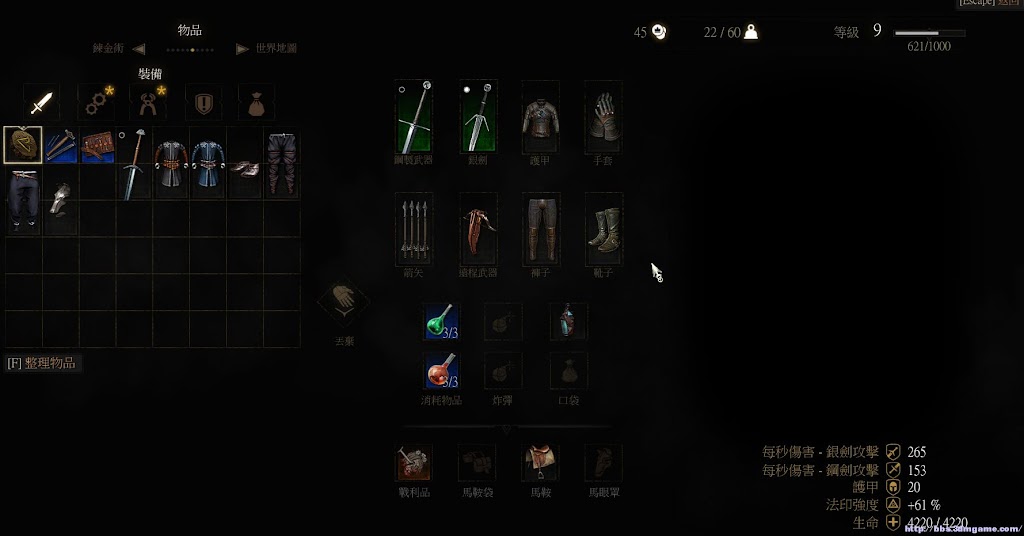
Task: Click the equipped steel sword slot
Action: 414,116
